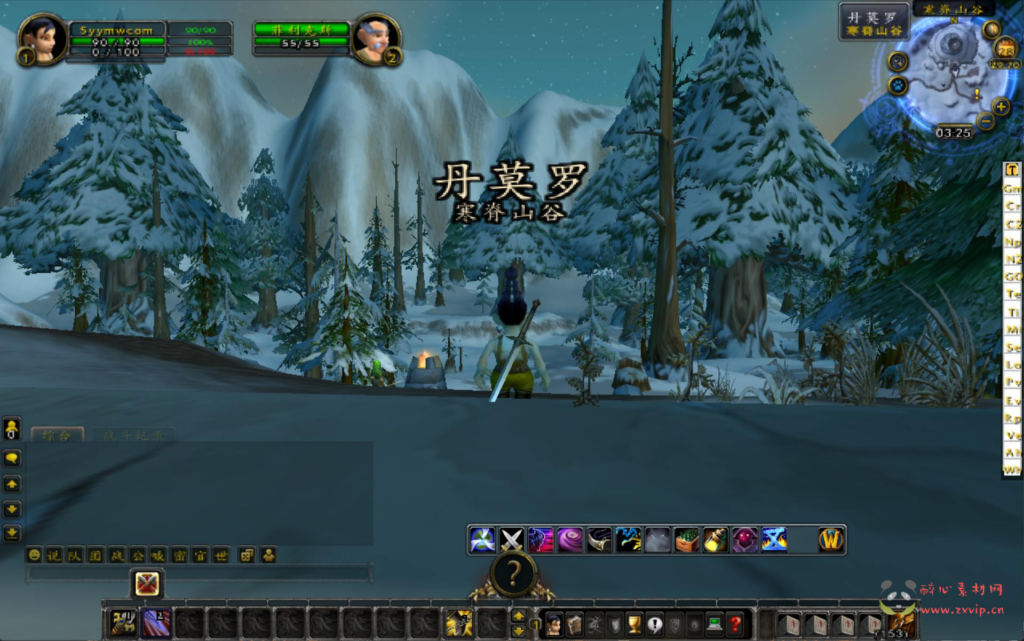Use the yellow potion bottle icon
The image size is (1024, 641).
click(x=715, y=540)
